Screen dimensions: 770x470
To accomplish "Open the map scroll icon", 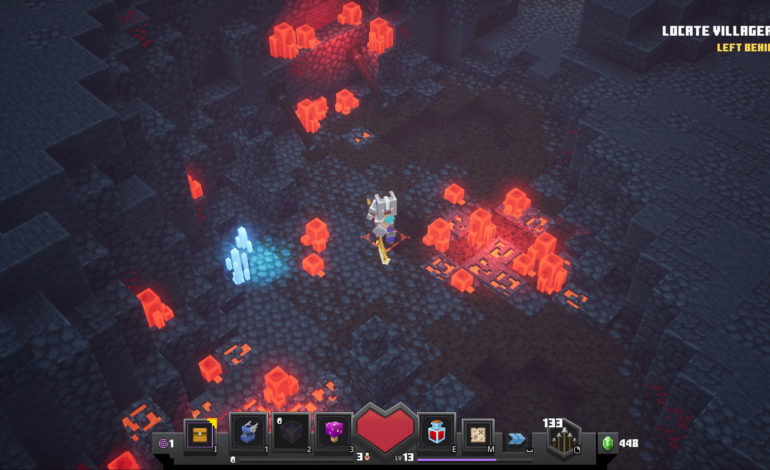I will point(478,433).
